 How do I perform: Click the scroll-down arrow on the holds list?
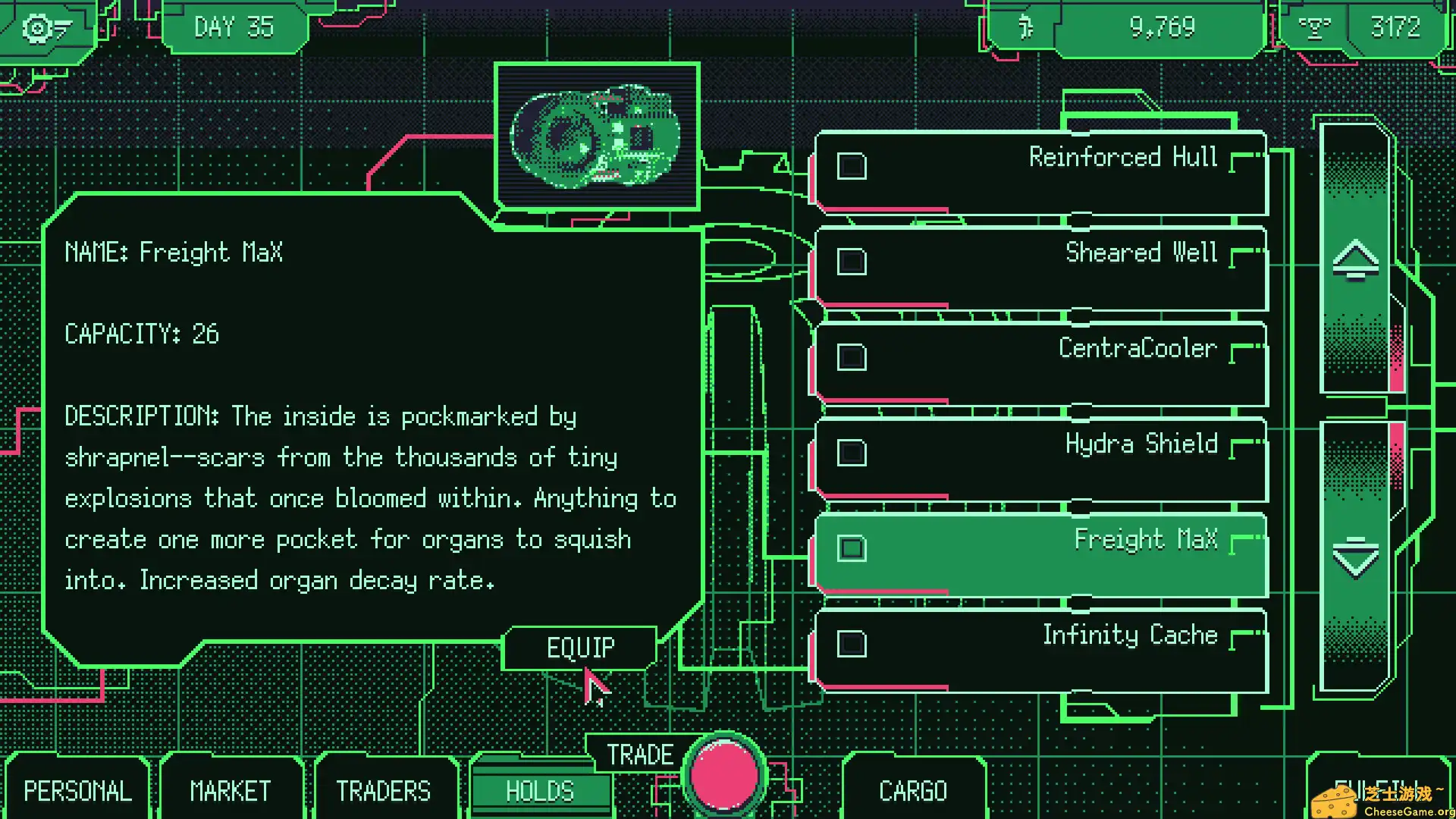click(x=1354, y=559)
